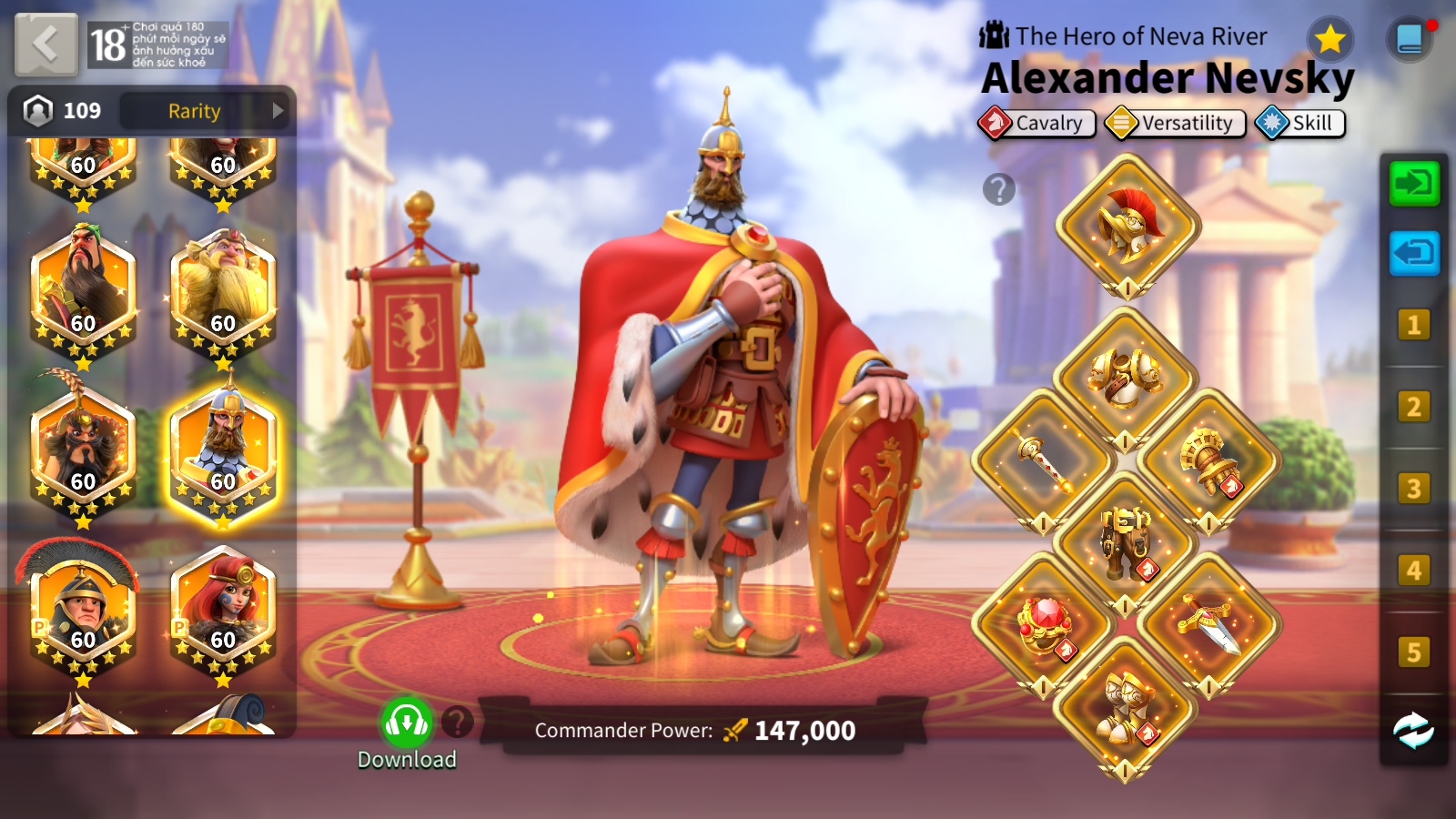Choose the red-haired female commander portrait
The height and width of the screenshot is (819, 1456).
223,611
